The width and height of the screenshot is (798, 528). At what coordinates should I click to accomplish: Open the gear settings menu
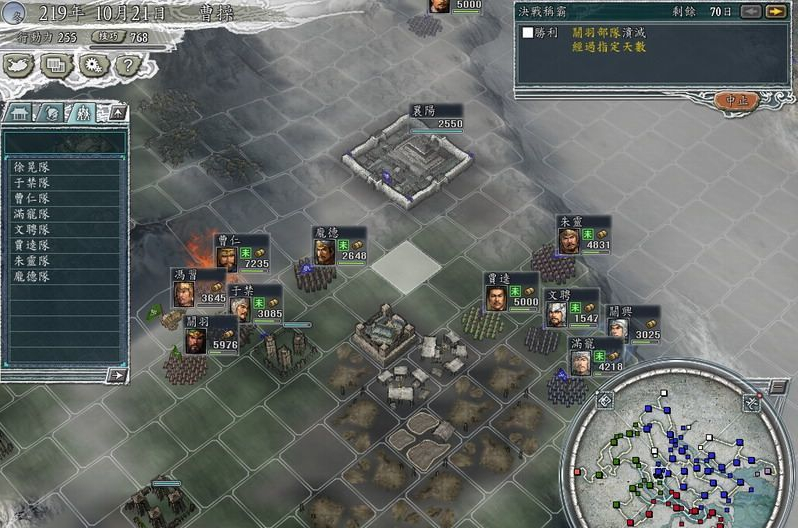[91, 66]
